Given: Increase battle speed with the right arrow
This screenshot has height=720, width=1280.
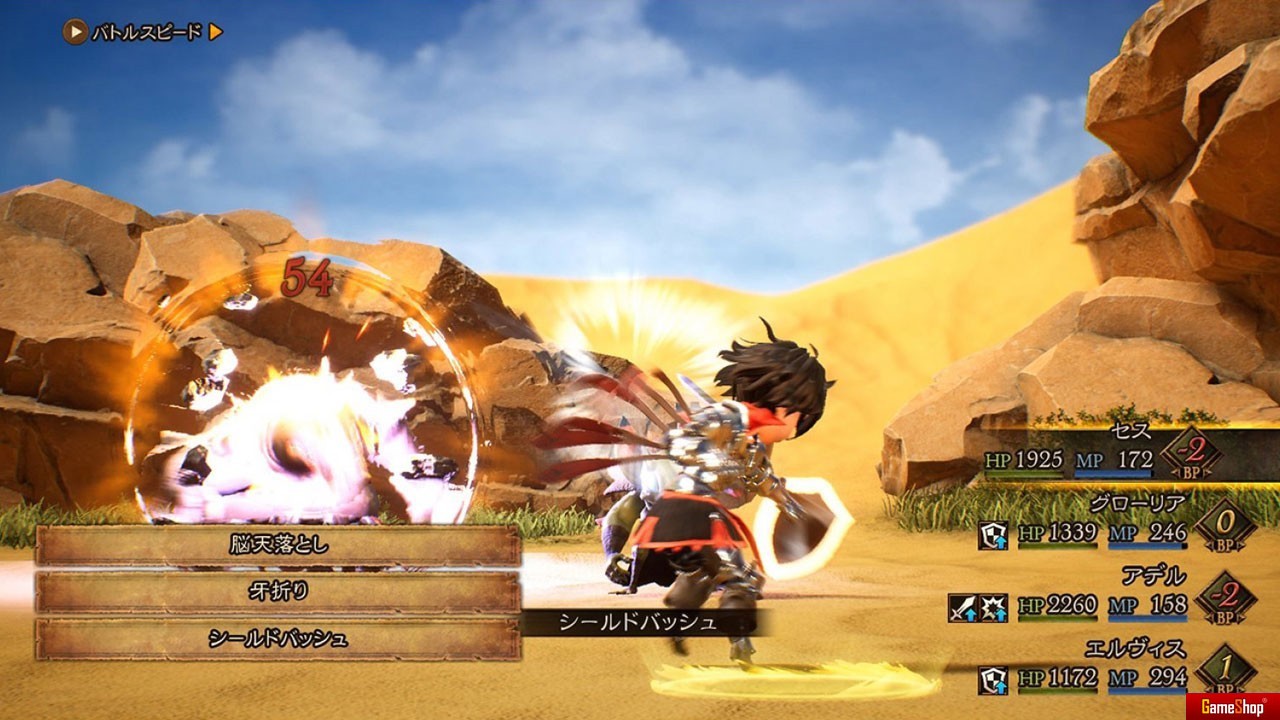Looking at the screenshot, I should pos(216,32).
